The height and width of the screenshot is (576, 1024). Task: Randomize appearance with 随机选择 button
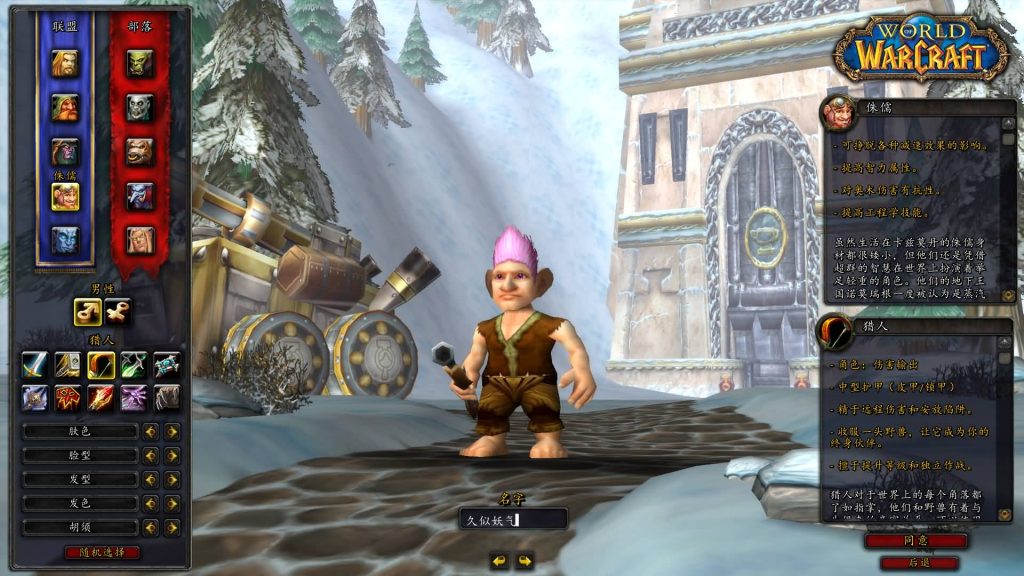point(102,552)
